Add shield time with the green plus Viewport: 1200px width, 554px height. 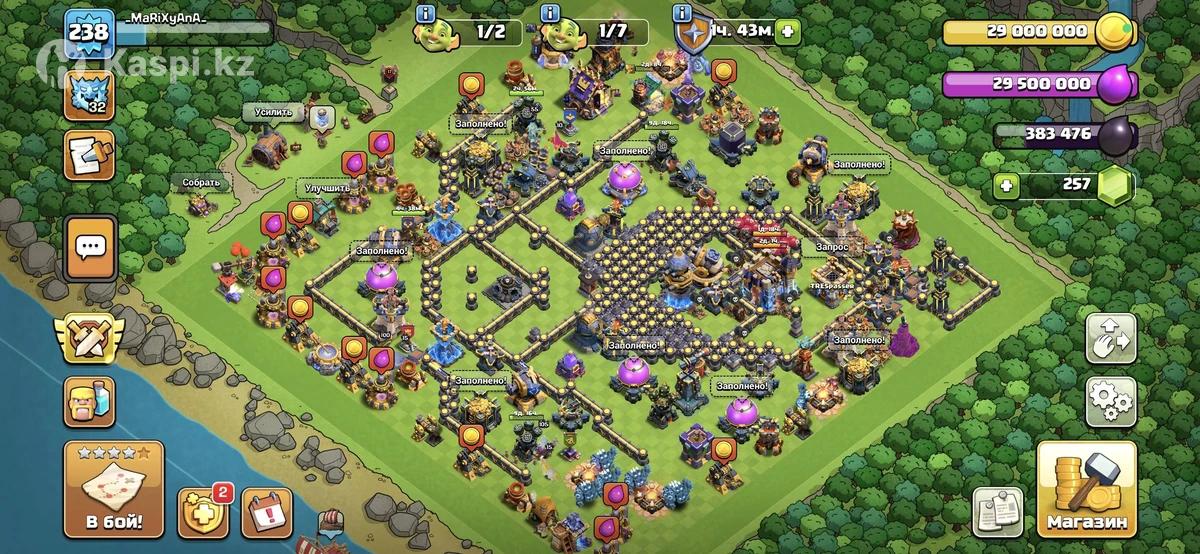pos(789,31)
